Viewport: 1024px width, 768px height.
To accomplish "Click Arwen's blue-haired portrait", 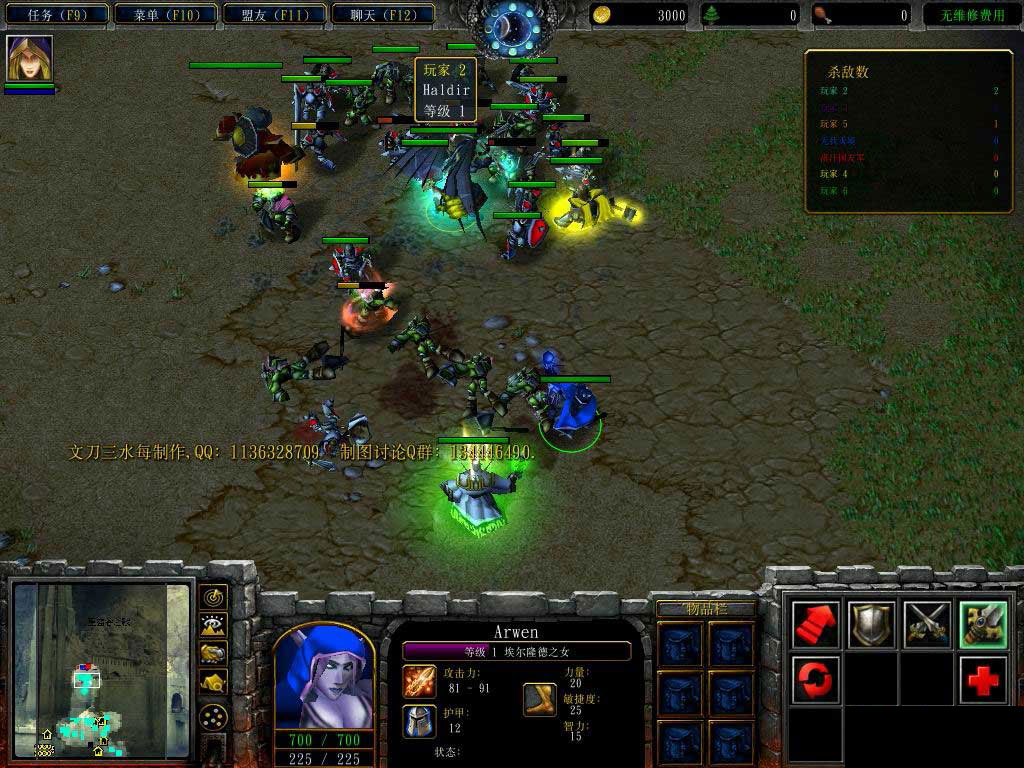I will (323, 680).
